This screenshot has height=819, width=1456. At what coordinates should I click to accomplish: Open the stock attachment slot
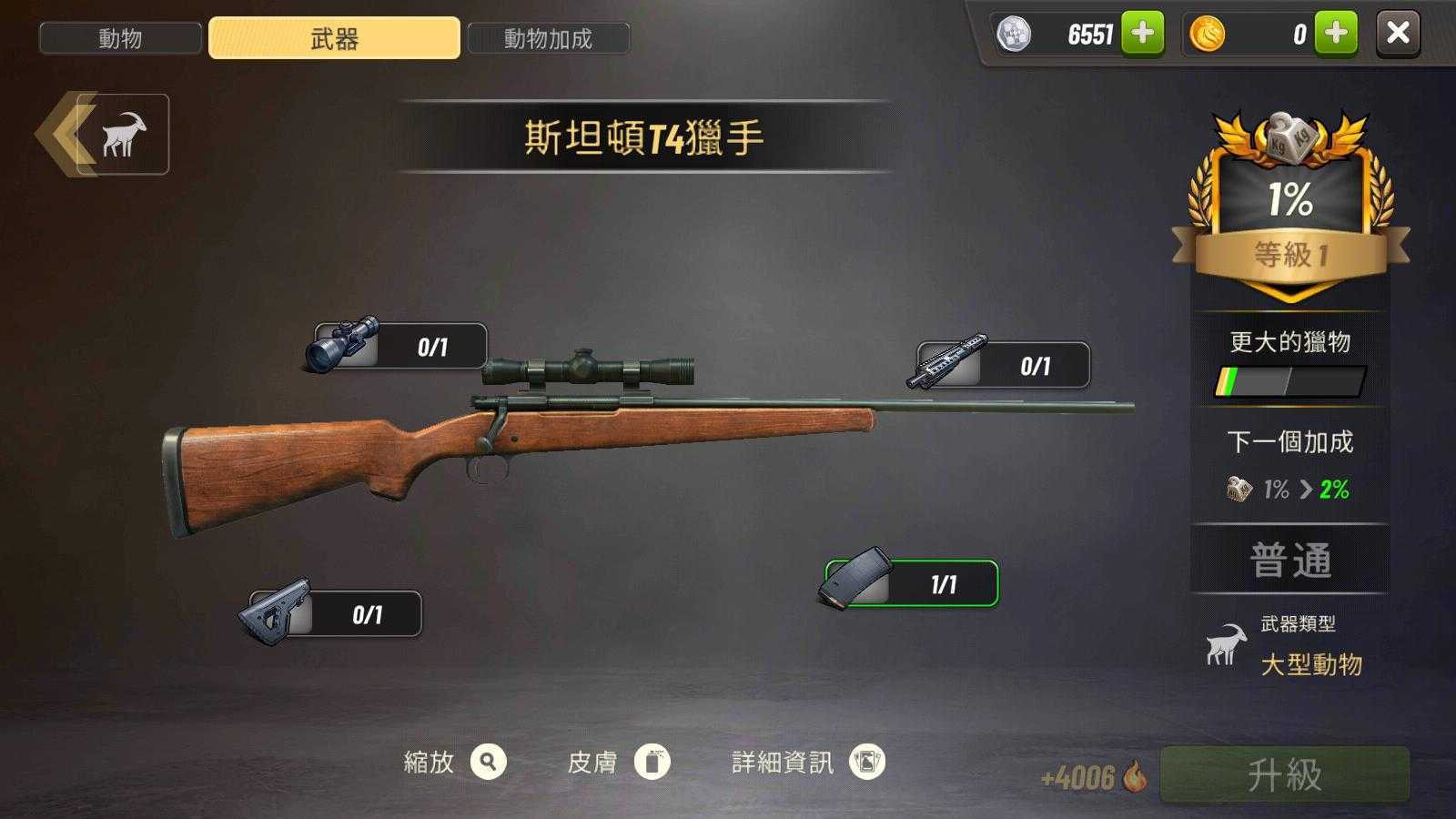[x=334, y=614]
